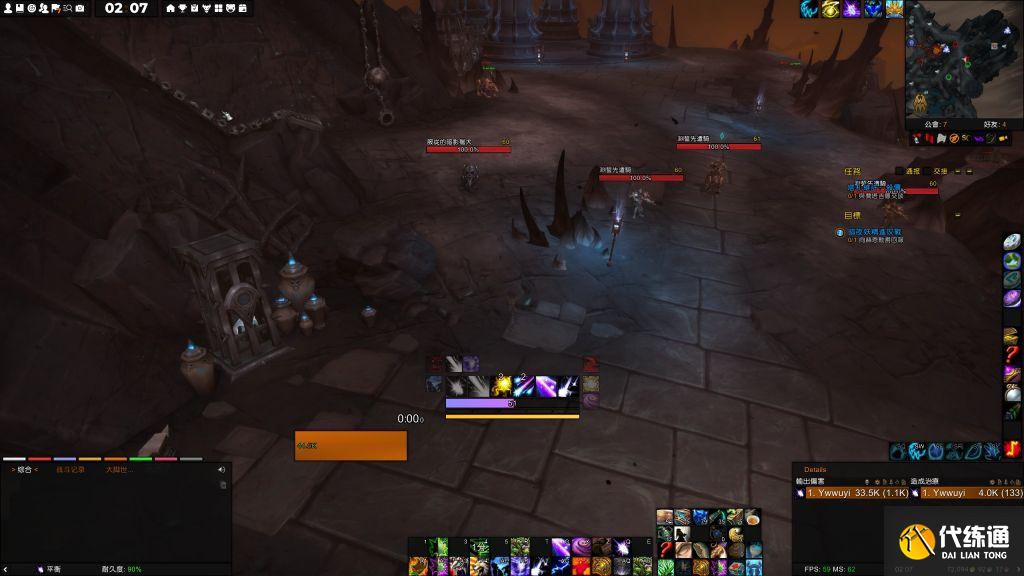Select the 追夜妖精進攻戰 objective entry
Viewport: 1024px width, 576px height.
(875, 231)
